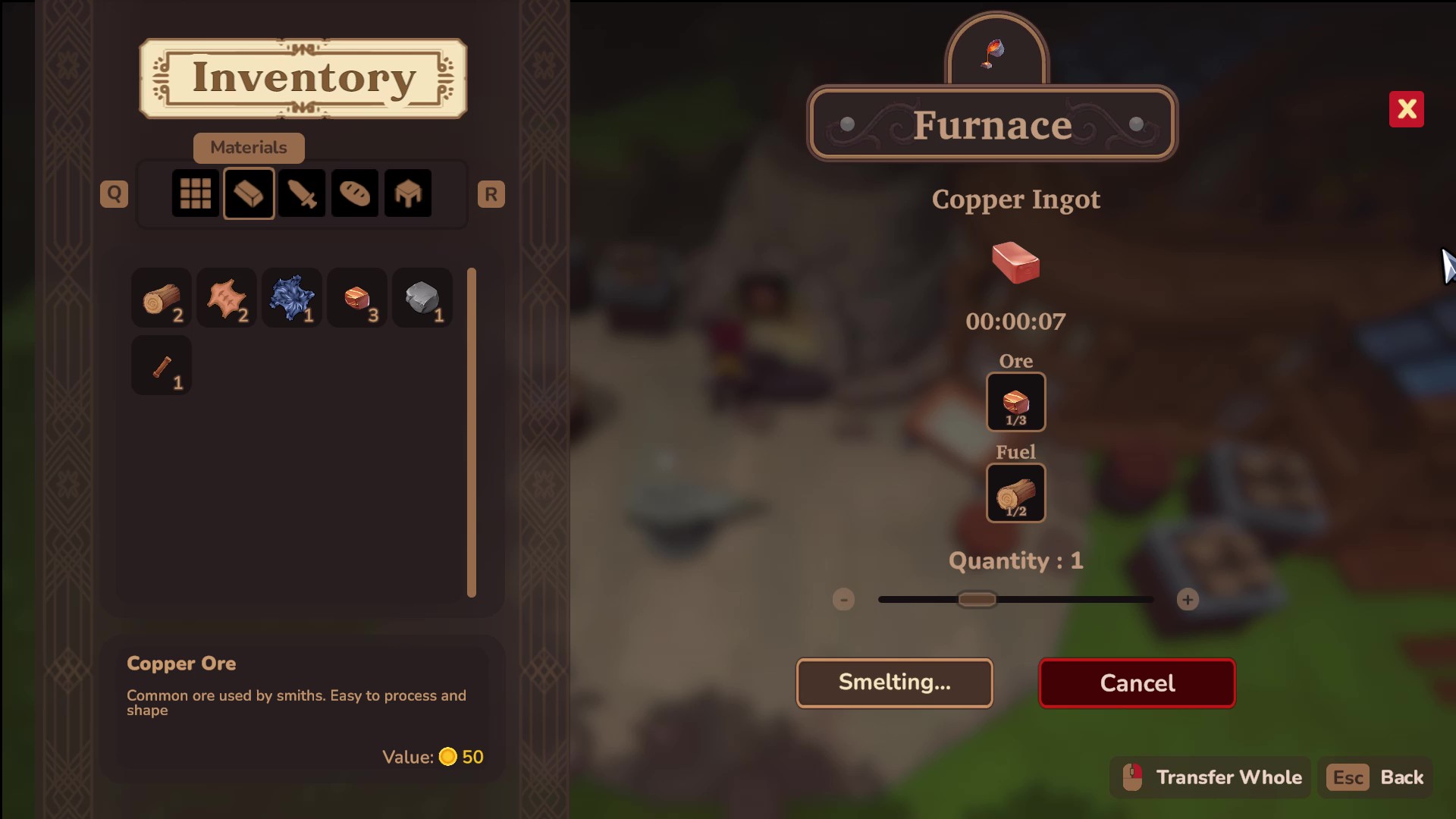1456x819 pixels.
Task: Select the blue fiber material slot
Action: (292, 298)
